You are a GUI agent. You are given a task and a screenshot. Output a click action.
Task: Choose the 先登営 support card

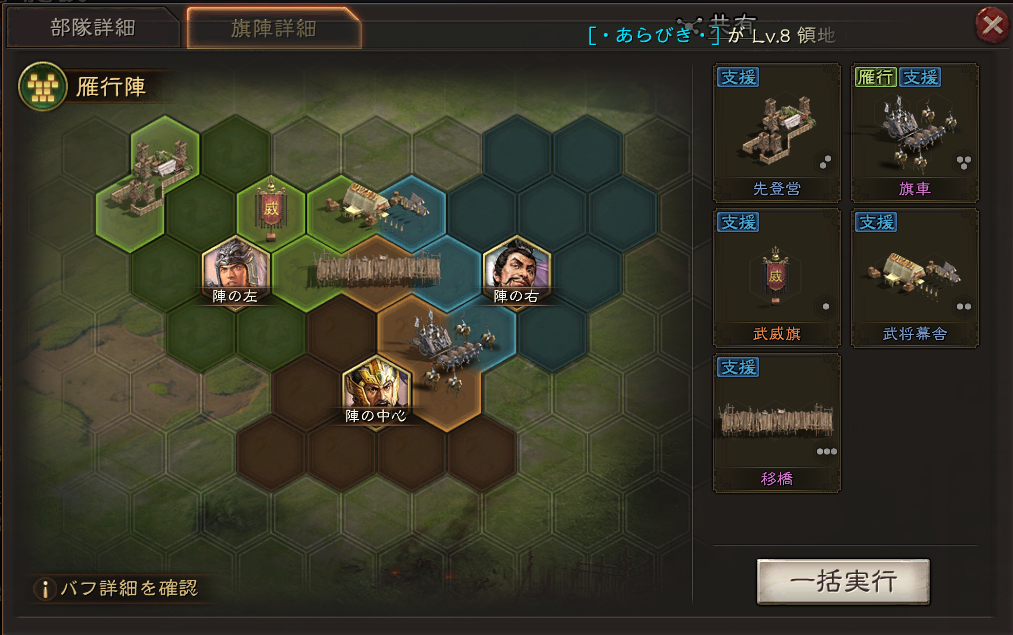776,133
